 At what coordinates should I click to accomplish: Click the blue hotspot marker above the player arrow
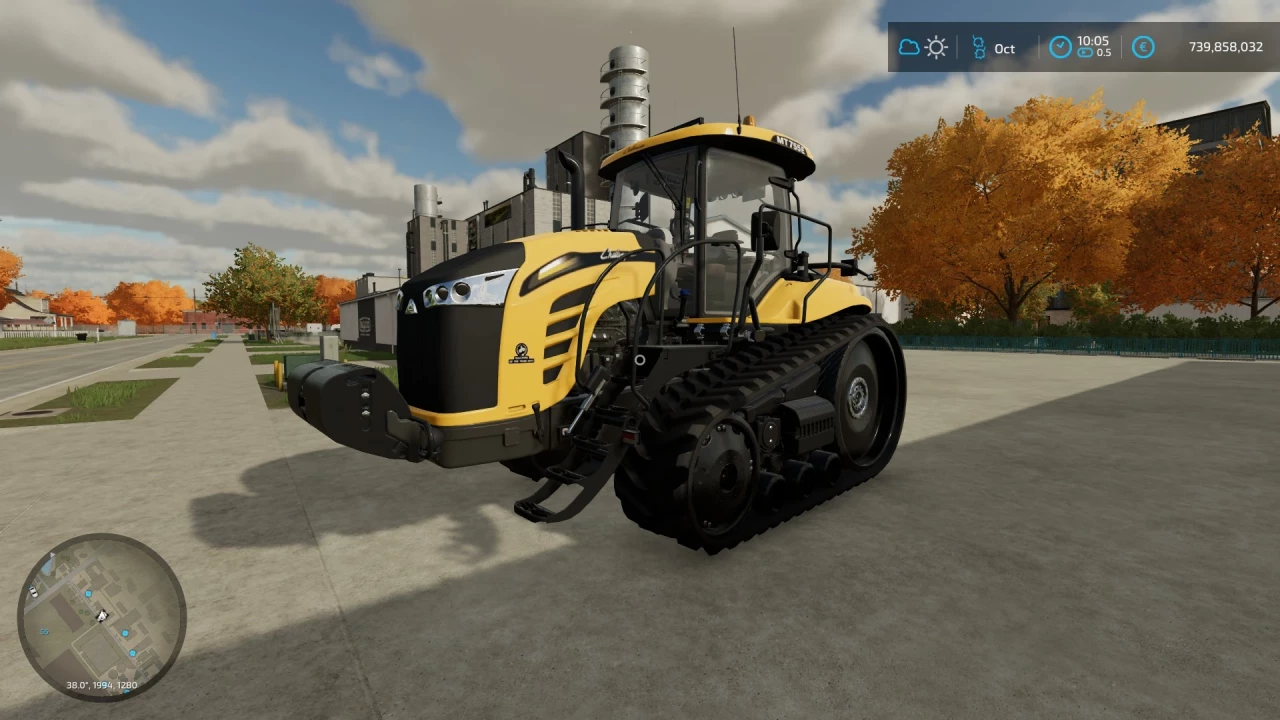coord(88,593)
